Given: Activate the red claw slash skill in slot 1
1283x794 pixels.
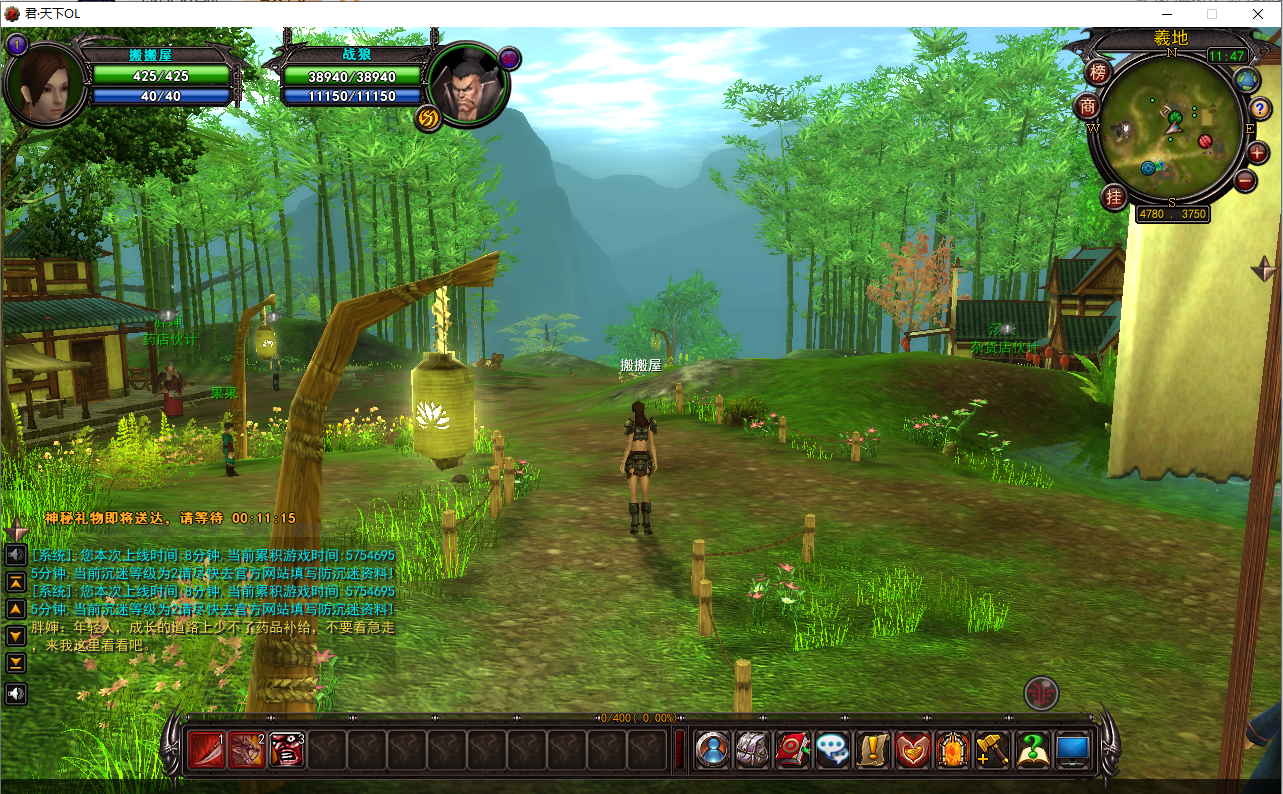Looking at the screenshot, I should (x=207, y=749).
